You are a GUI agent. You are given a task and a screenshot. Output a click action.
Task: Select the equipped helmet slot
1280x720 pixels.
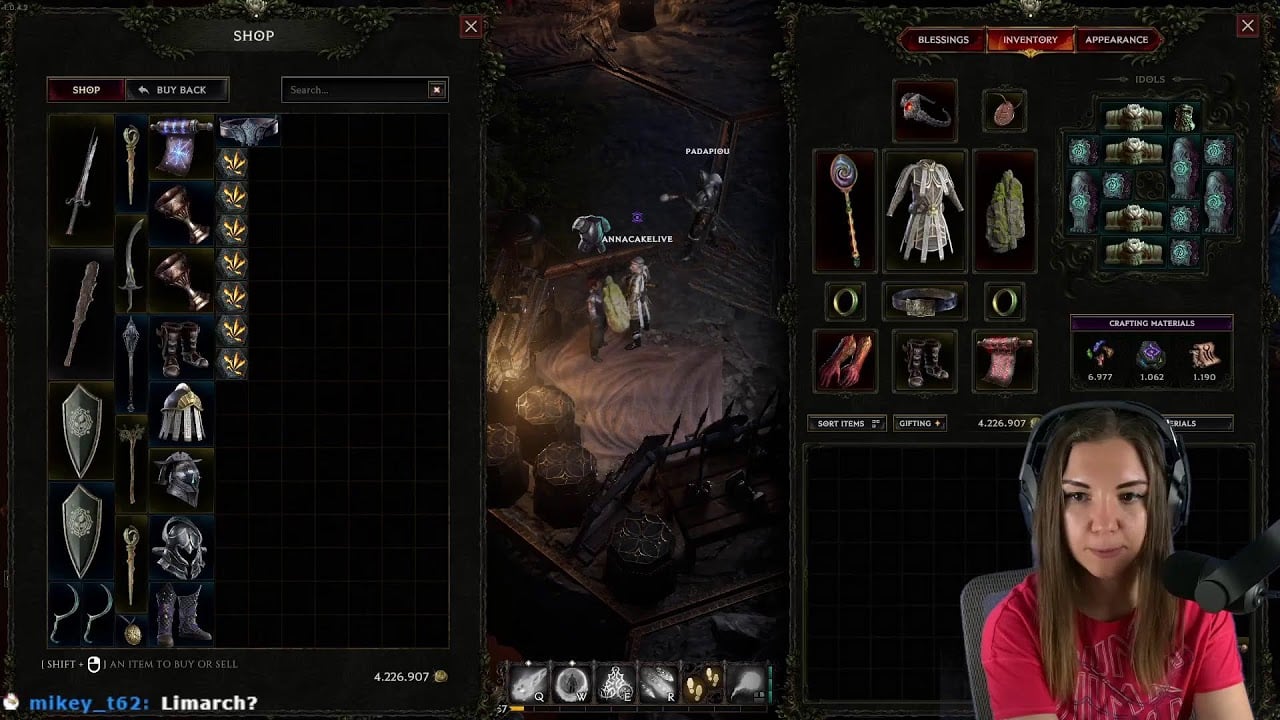point(925,110)
